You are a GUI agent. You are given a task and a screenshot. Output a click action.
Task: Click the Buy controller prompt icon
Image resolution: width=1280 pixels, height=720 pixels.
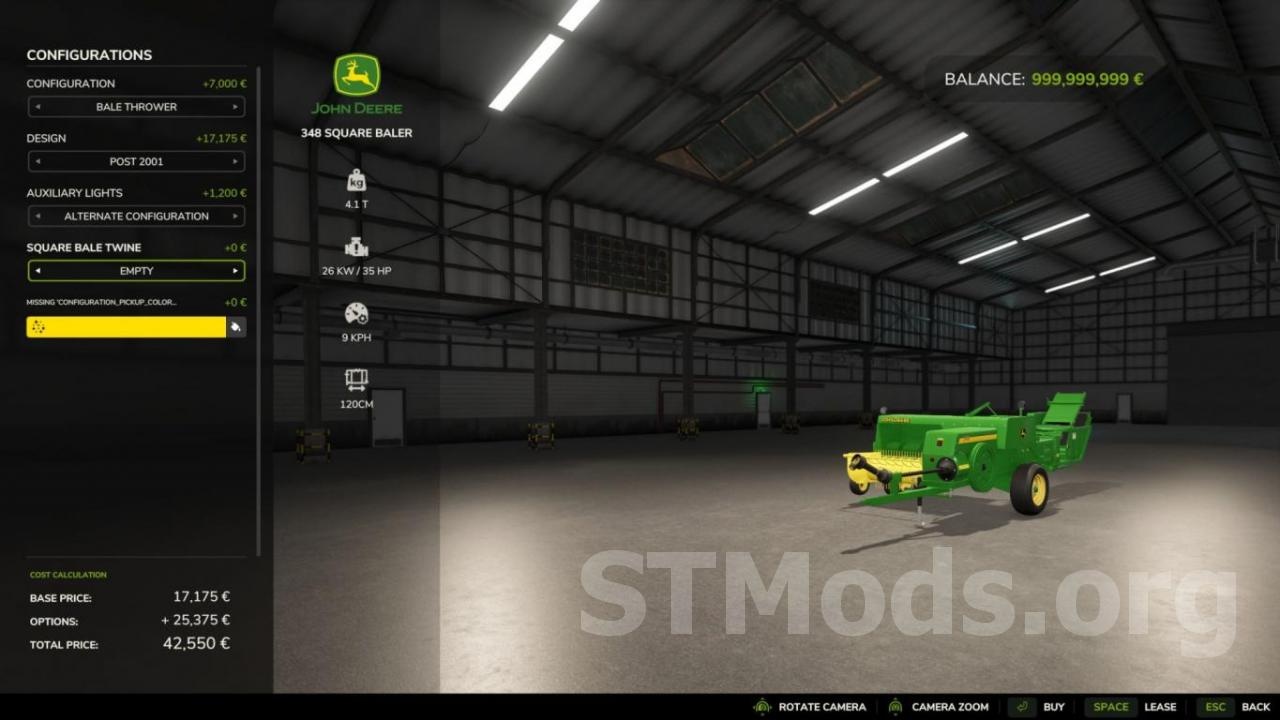[x=1021, y=706]
